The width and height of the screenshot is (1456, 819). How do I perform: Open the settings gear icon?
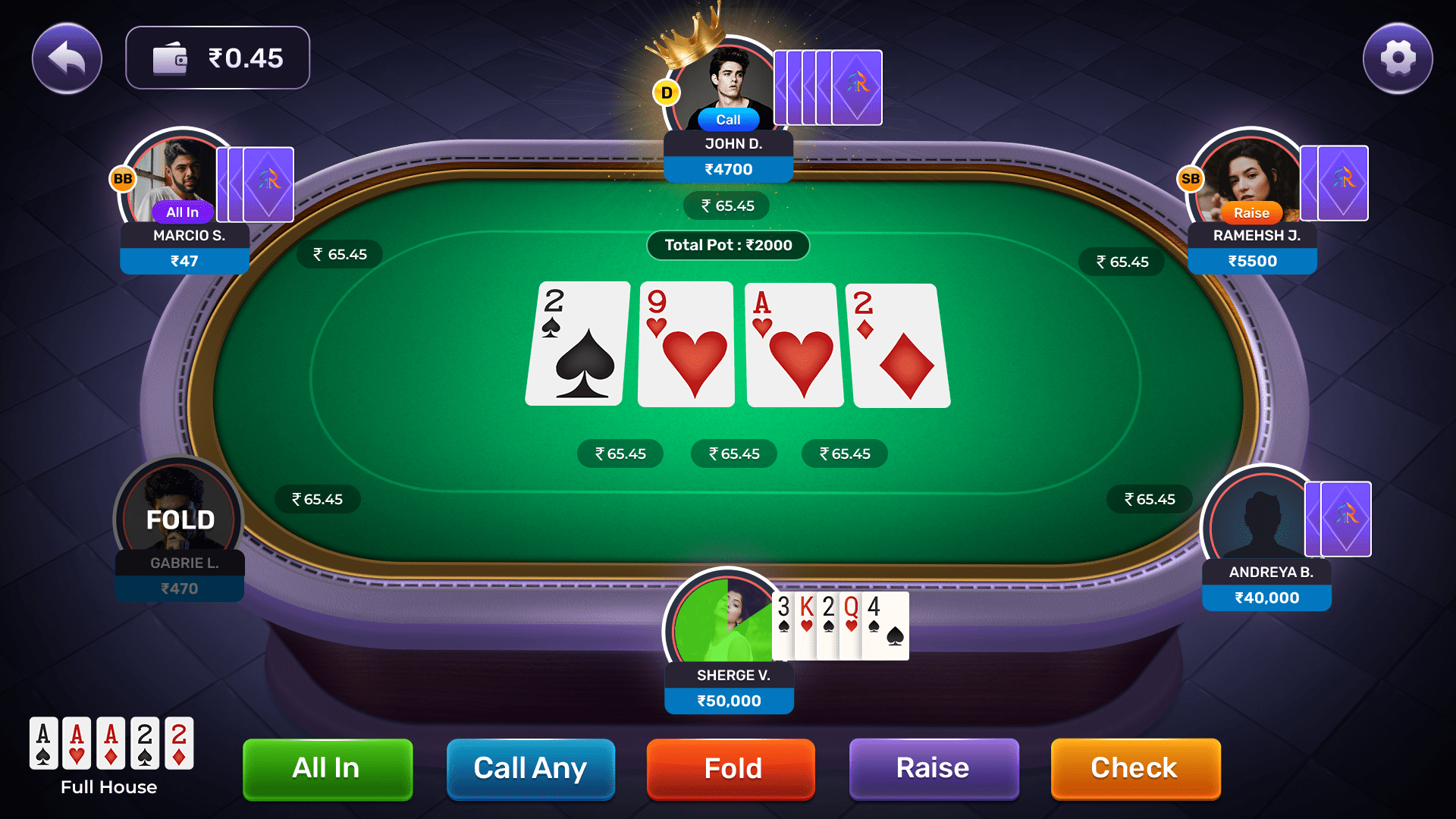point(1398,58)
